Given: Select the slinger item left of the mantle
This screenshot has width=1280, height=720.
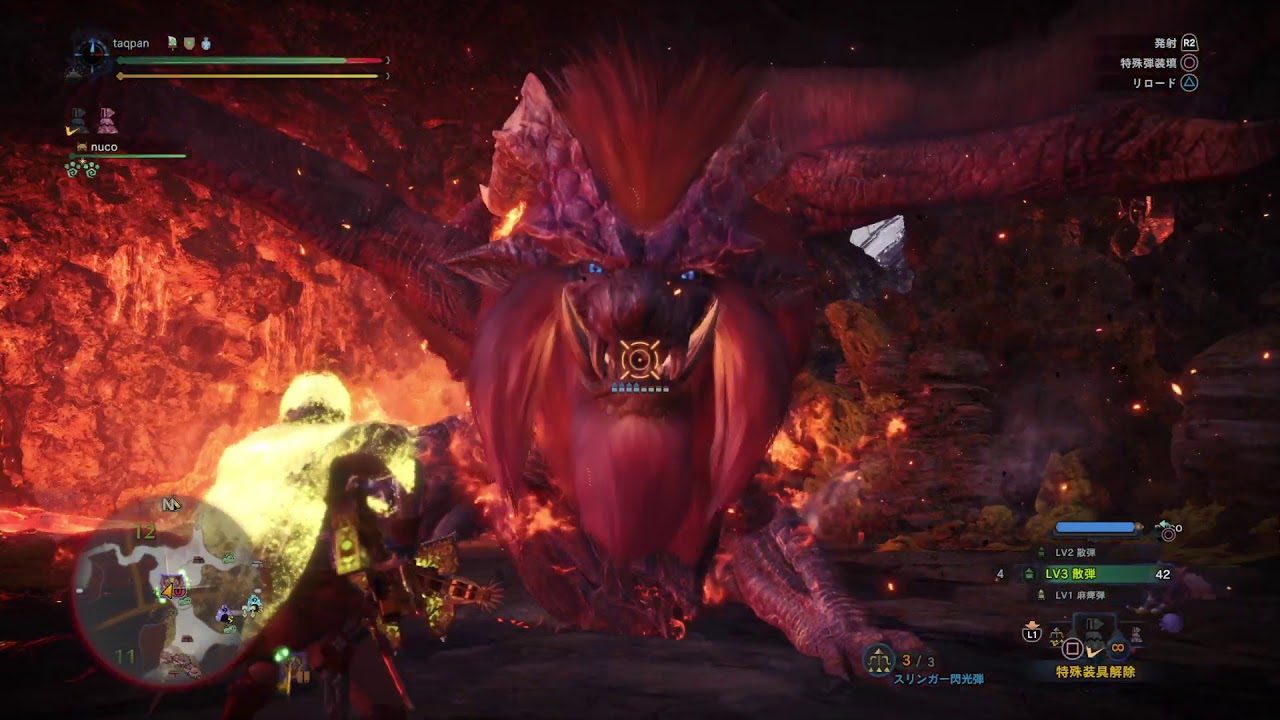Looking at the screenshot, I should point(1058,636).
